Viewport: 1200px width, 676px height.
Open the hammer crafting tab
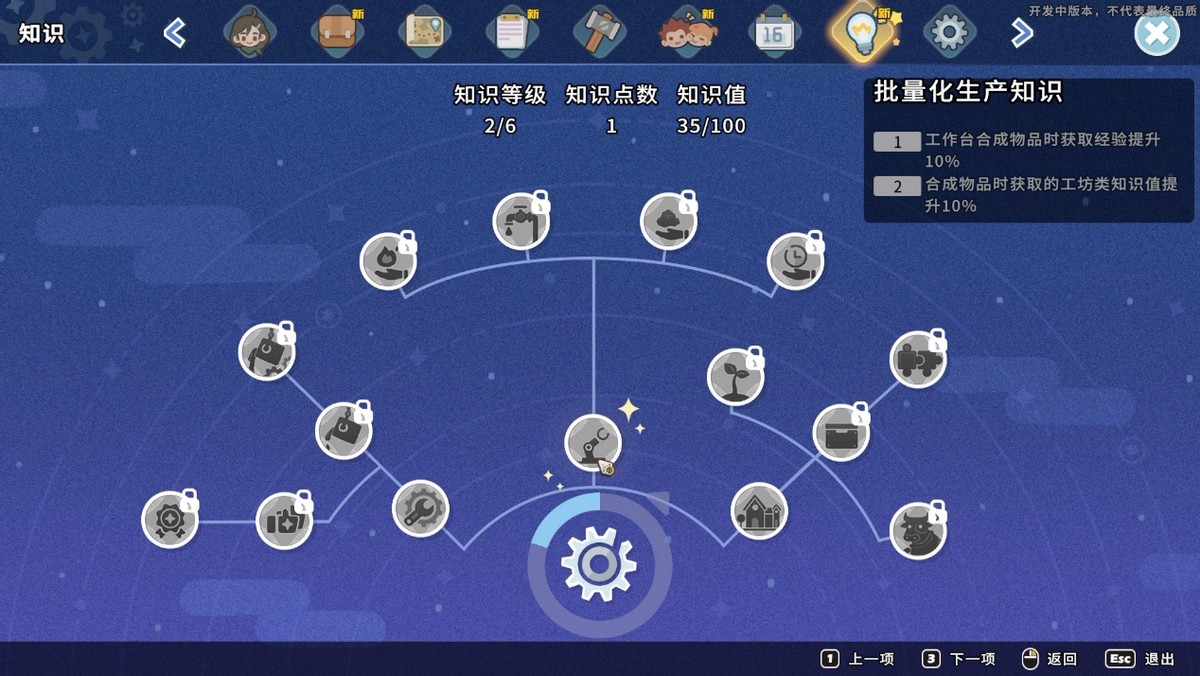pyautogui.click(x=600, y=33)
